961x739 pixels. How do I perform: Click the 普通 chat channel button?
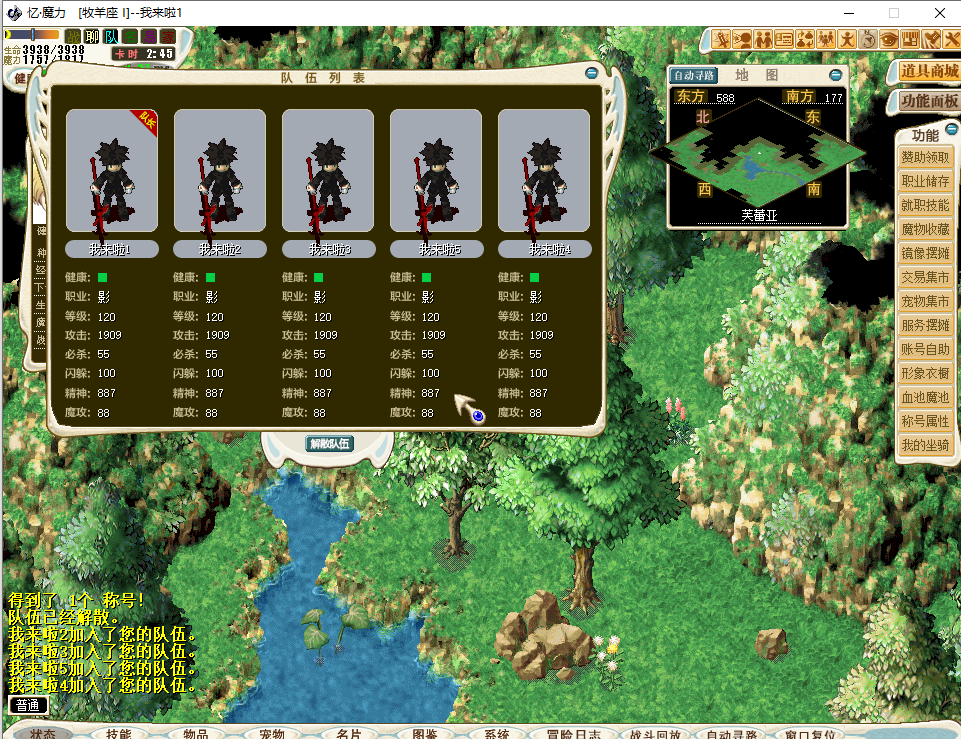tap(28, 705)
